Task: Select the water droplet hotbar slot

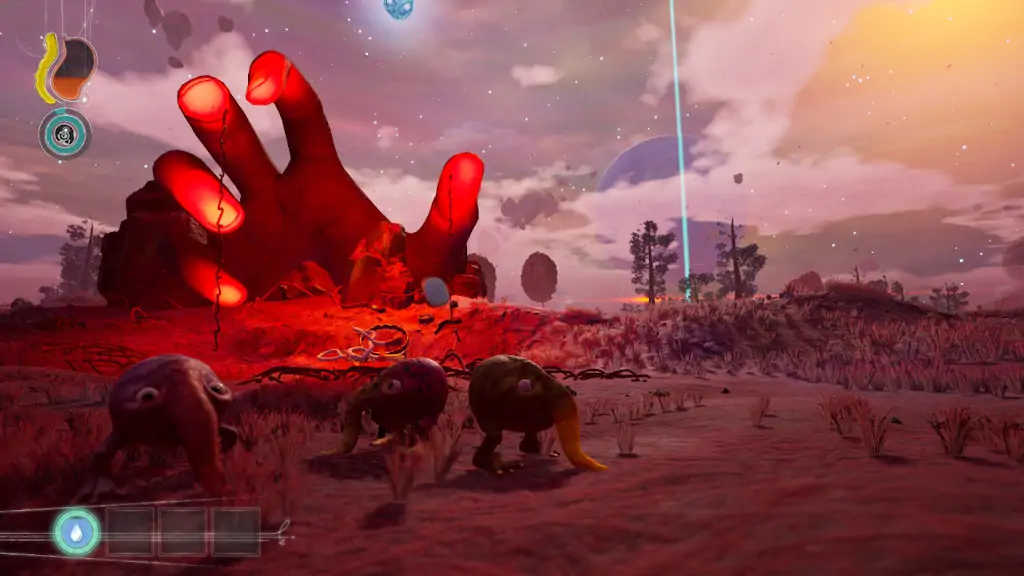Action: point(77,531)
